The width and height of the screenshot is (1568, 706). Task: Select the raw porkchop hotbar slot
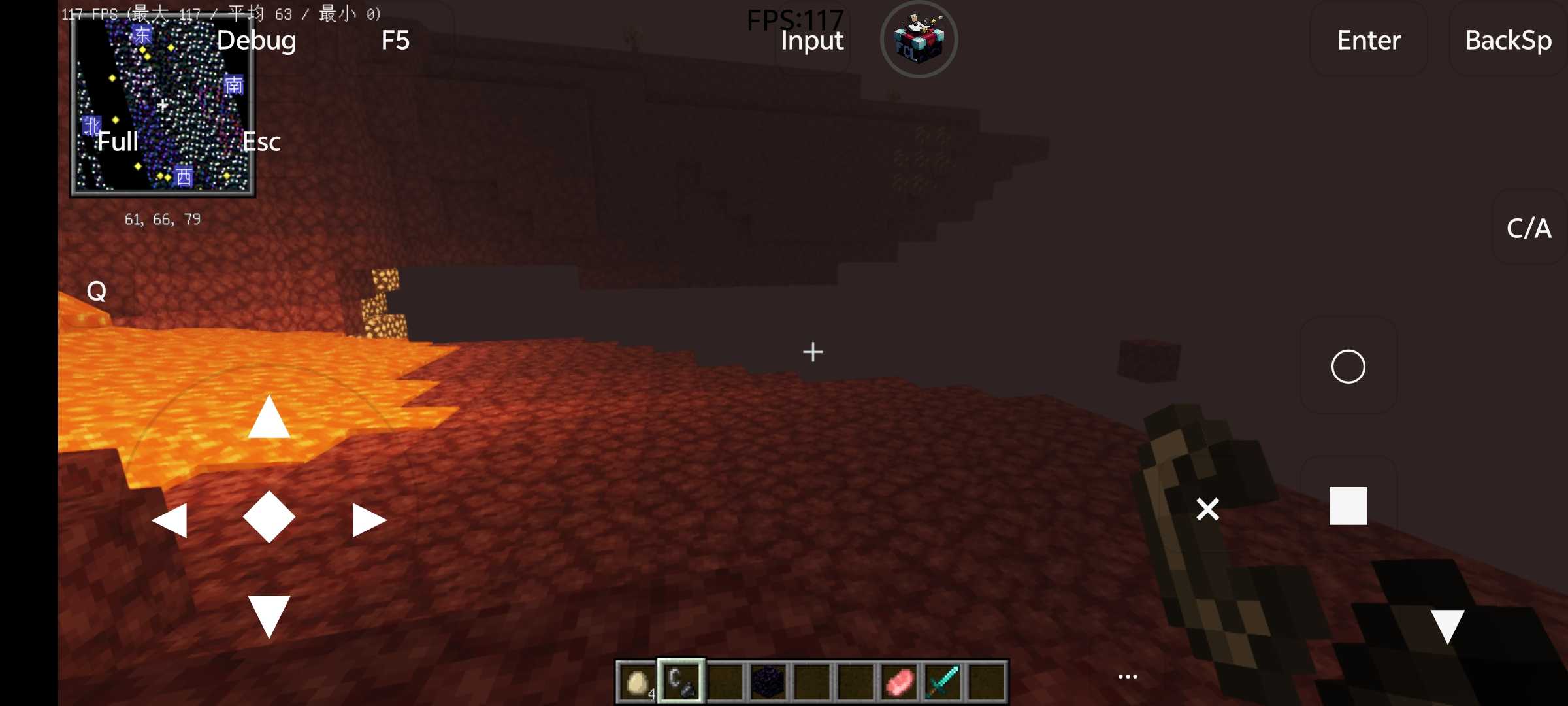(899, 682)
